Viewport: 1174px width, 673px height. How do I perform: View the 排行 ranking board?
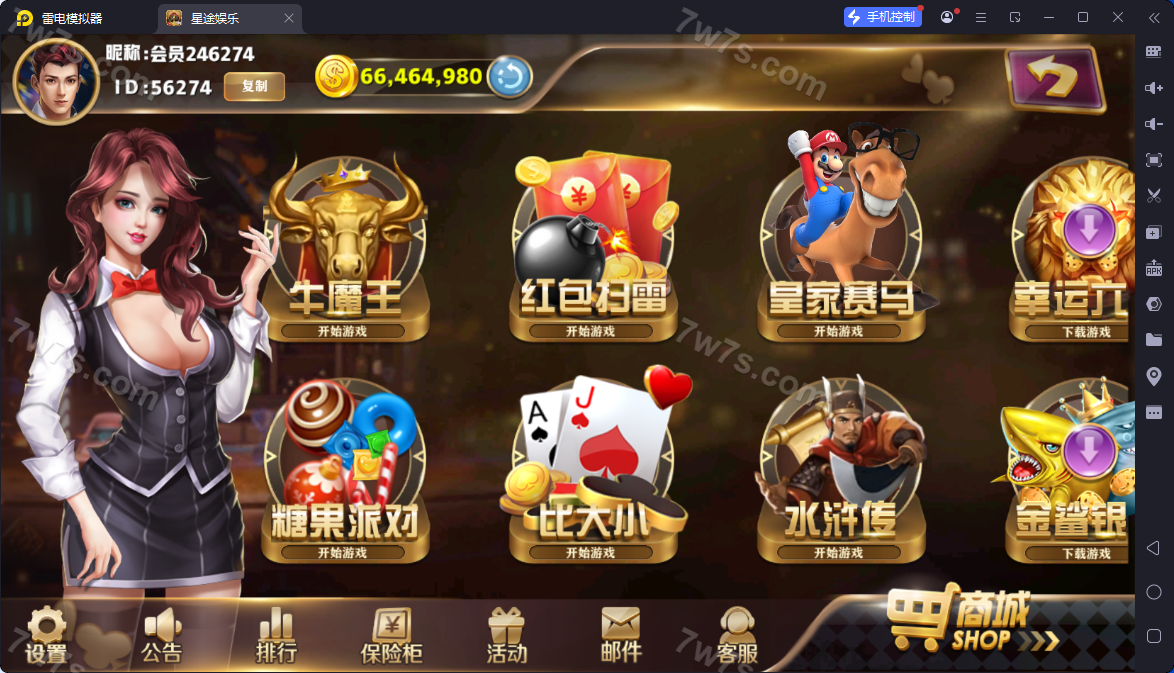[276, 636]
